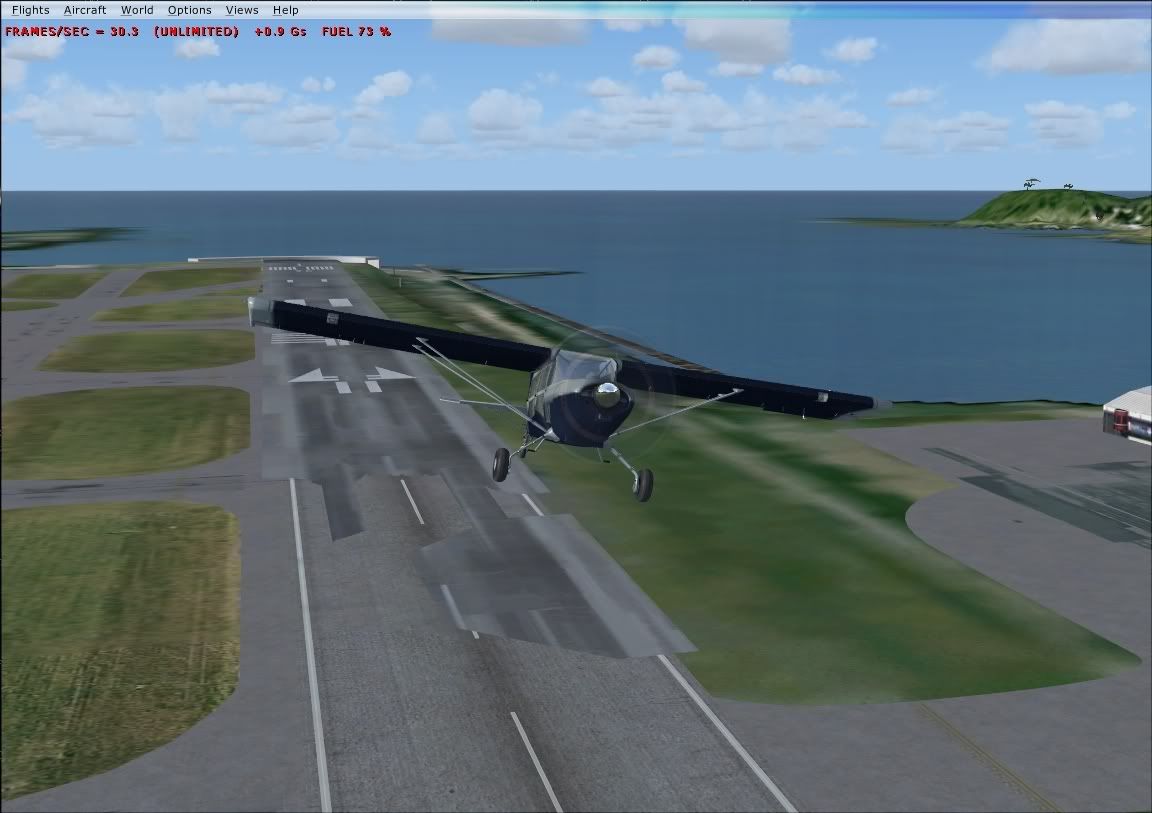
Task: Click the World menu
Action: 137,10
